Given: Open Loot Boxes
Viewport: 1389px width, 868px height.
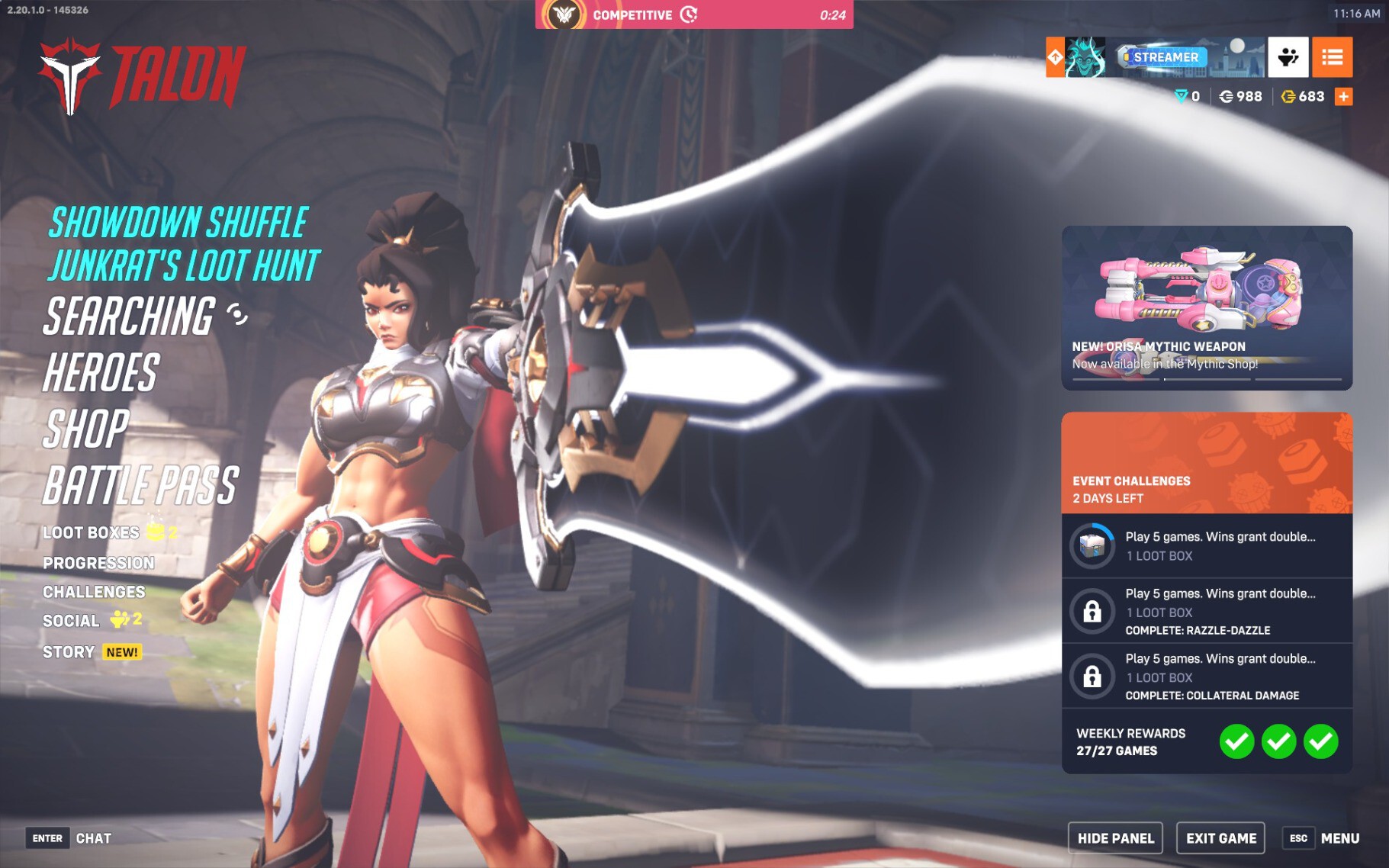Looking at the screenshot, I should (92, 532).
